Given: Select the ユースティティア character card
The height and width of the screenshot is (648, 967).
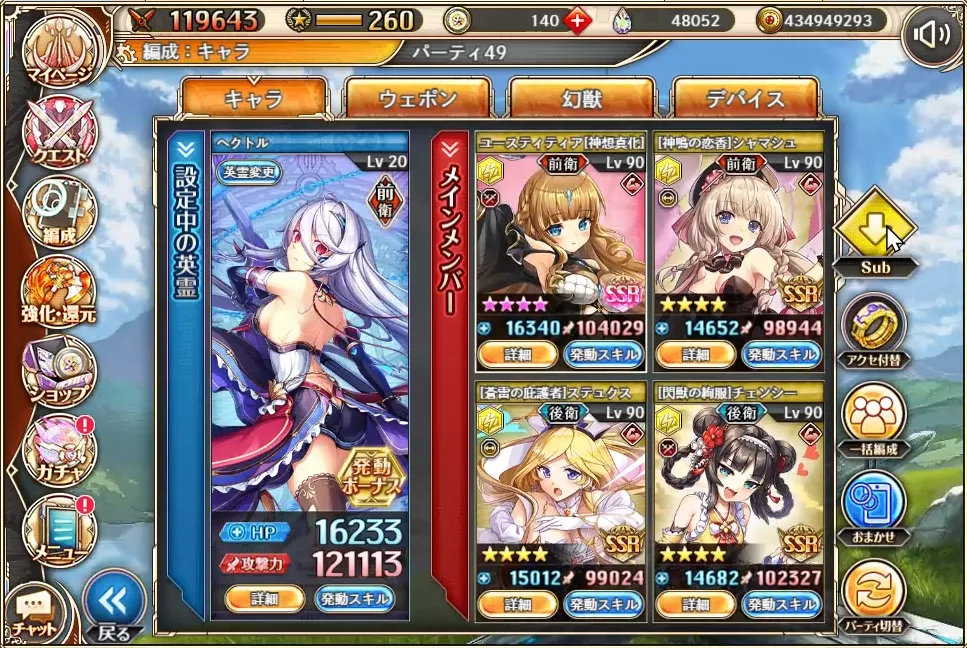Looking at the screenshot, I should coord(559,235).
